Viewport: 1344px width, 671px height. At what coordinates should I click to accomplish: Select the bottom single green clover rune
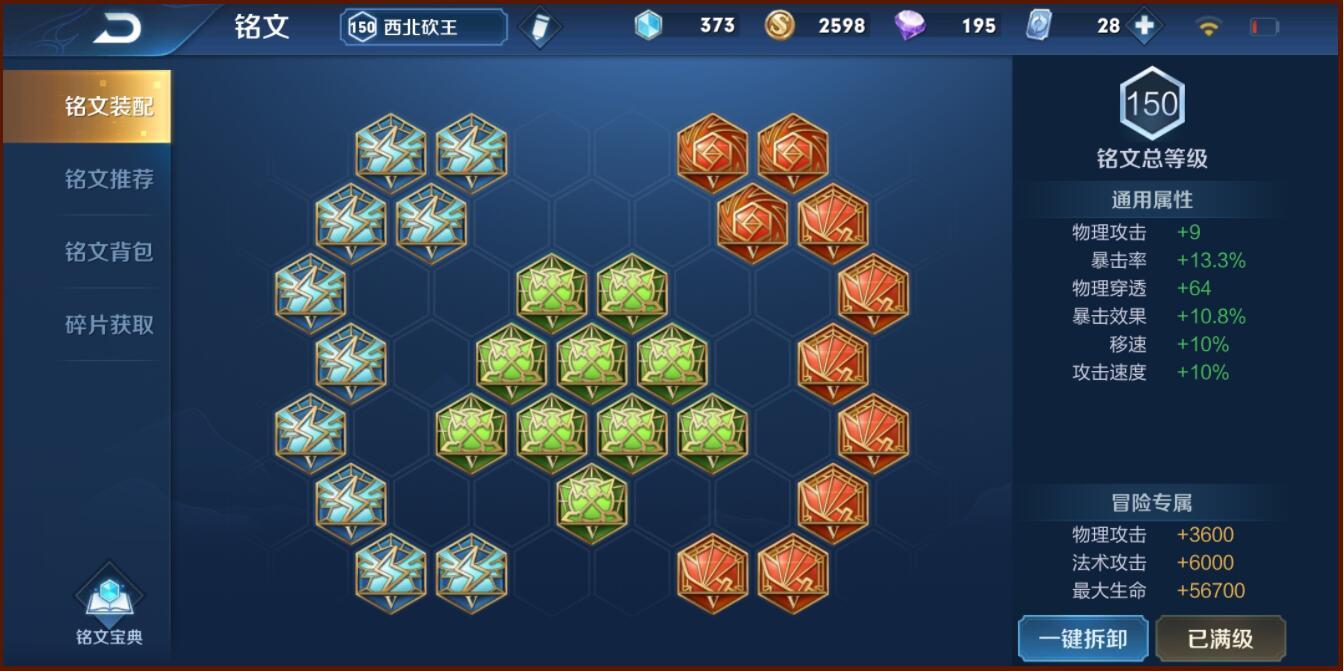click(591, 503)
